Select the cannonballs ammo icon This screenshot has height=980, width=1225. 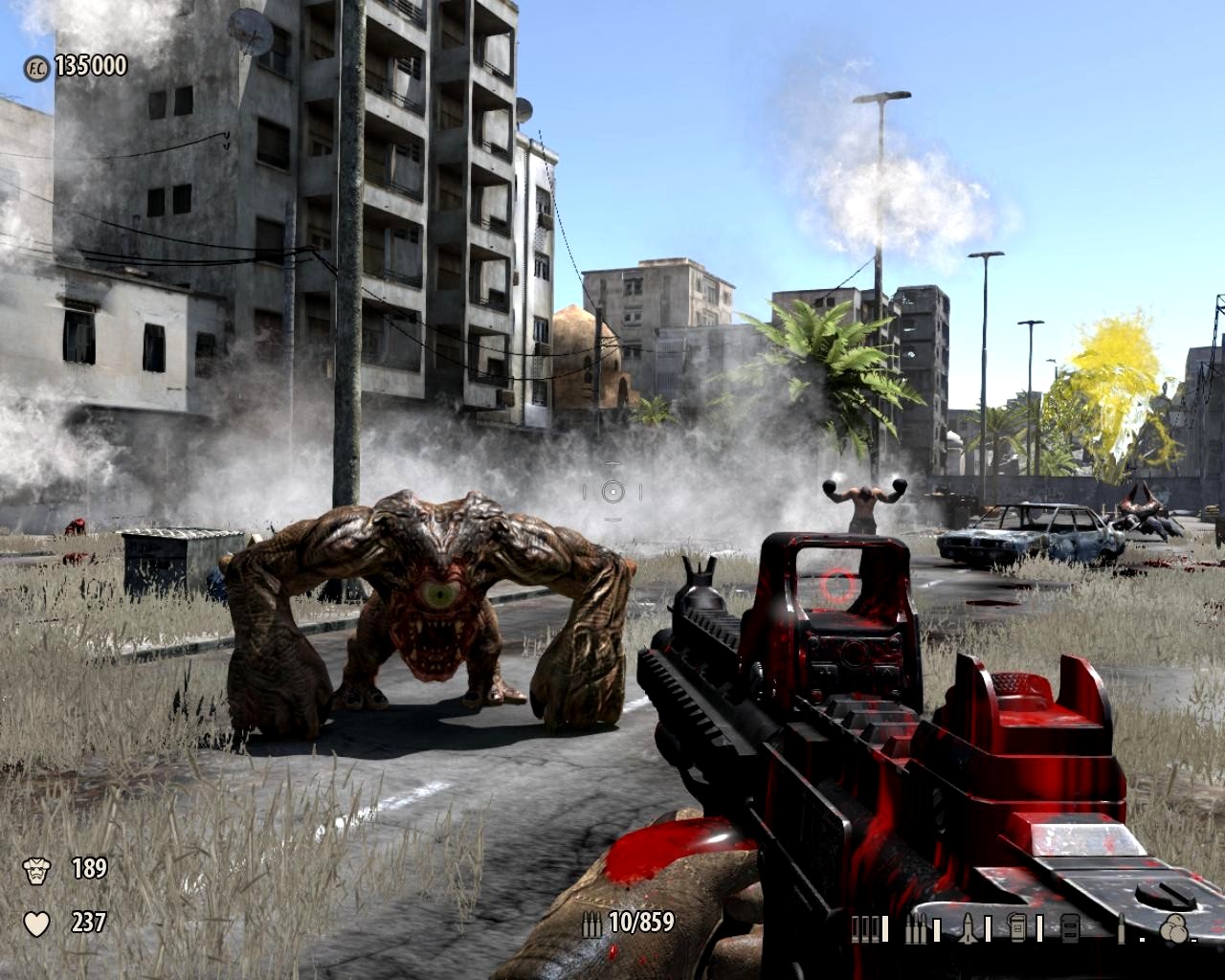tap(1172, 928)
